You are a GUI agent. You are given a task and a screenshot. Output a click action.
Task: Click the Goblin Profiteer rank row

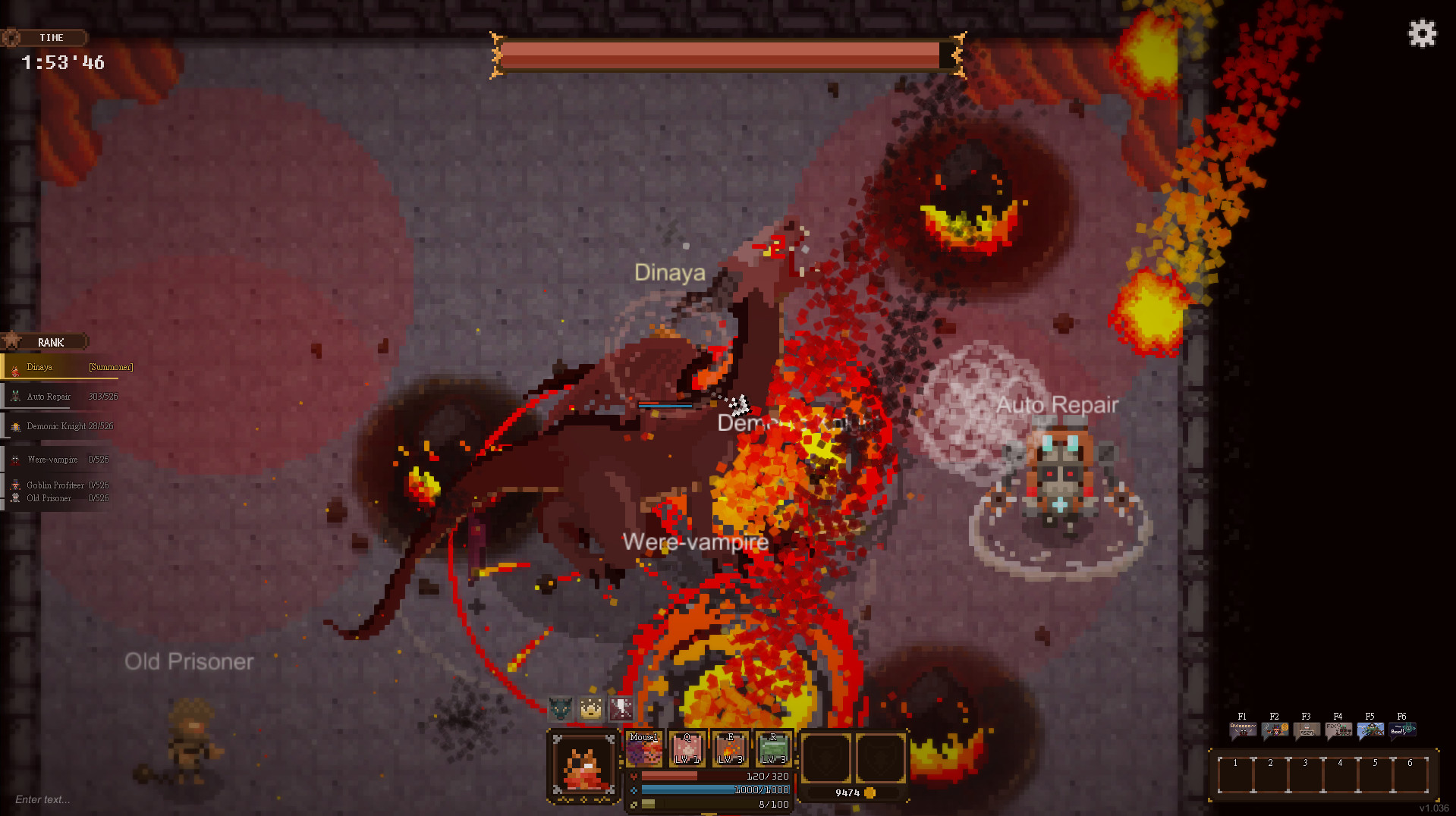point(61,485)
